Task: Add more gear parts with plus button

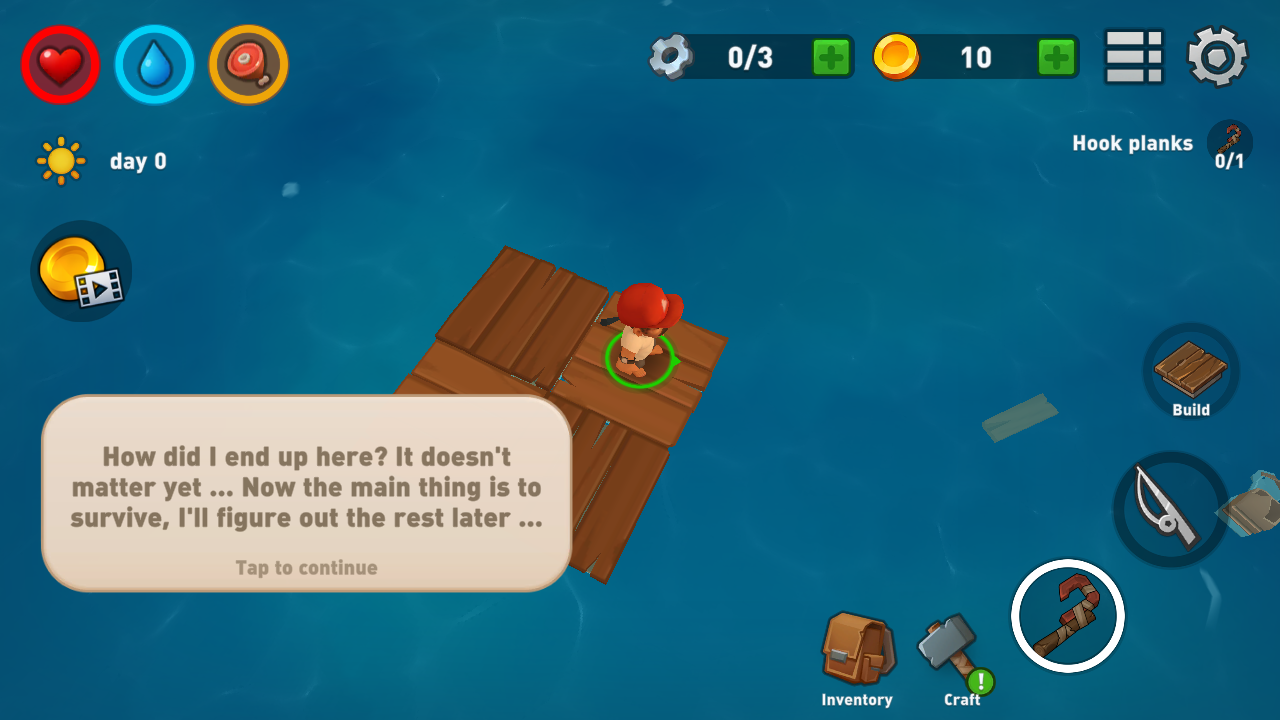Action: click(831, 57)
